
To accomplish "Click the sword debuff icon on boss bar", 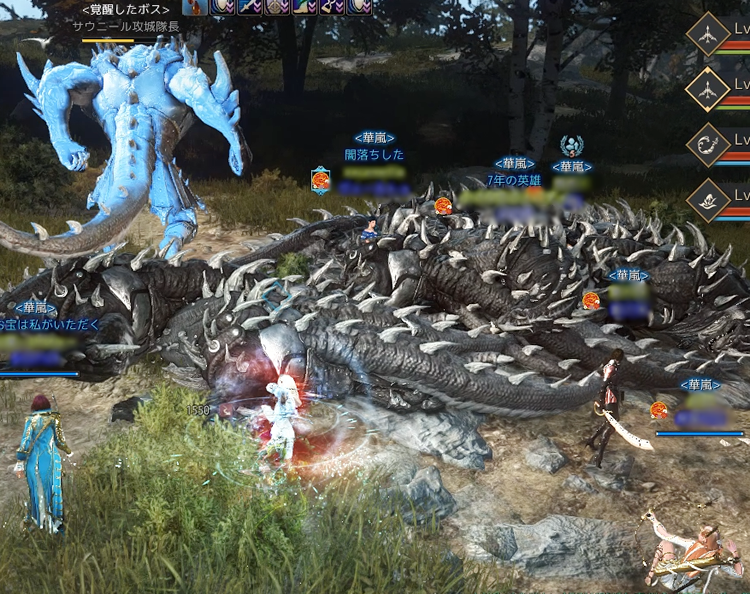I will click(247, 6).
